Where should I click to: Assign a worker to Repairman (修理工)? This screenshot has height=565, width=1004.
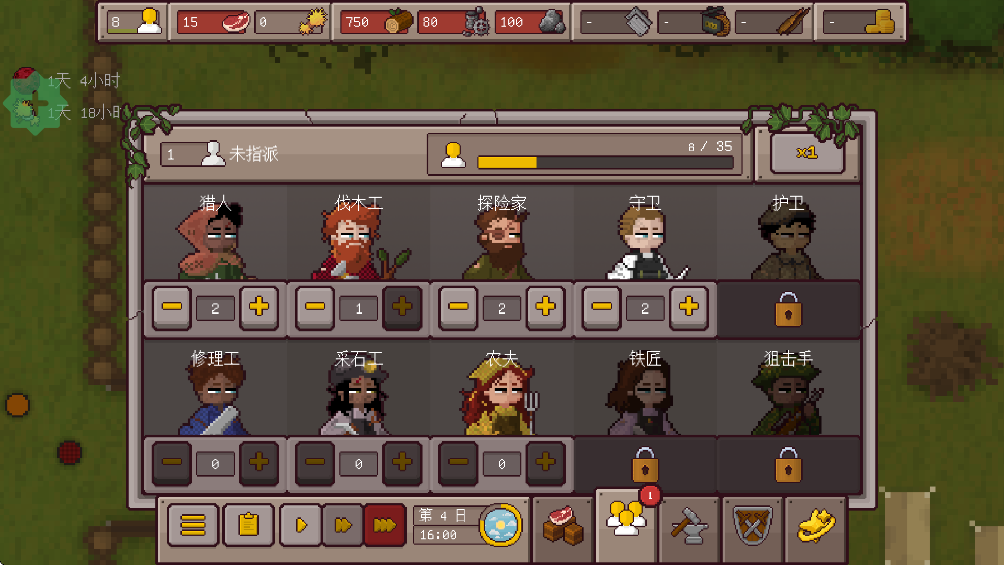(x=259, y=463)
